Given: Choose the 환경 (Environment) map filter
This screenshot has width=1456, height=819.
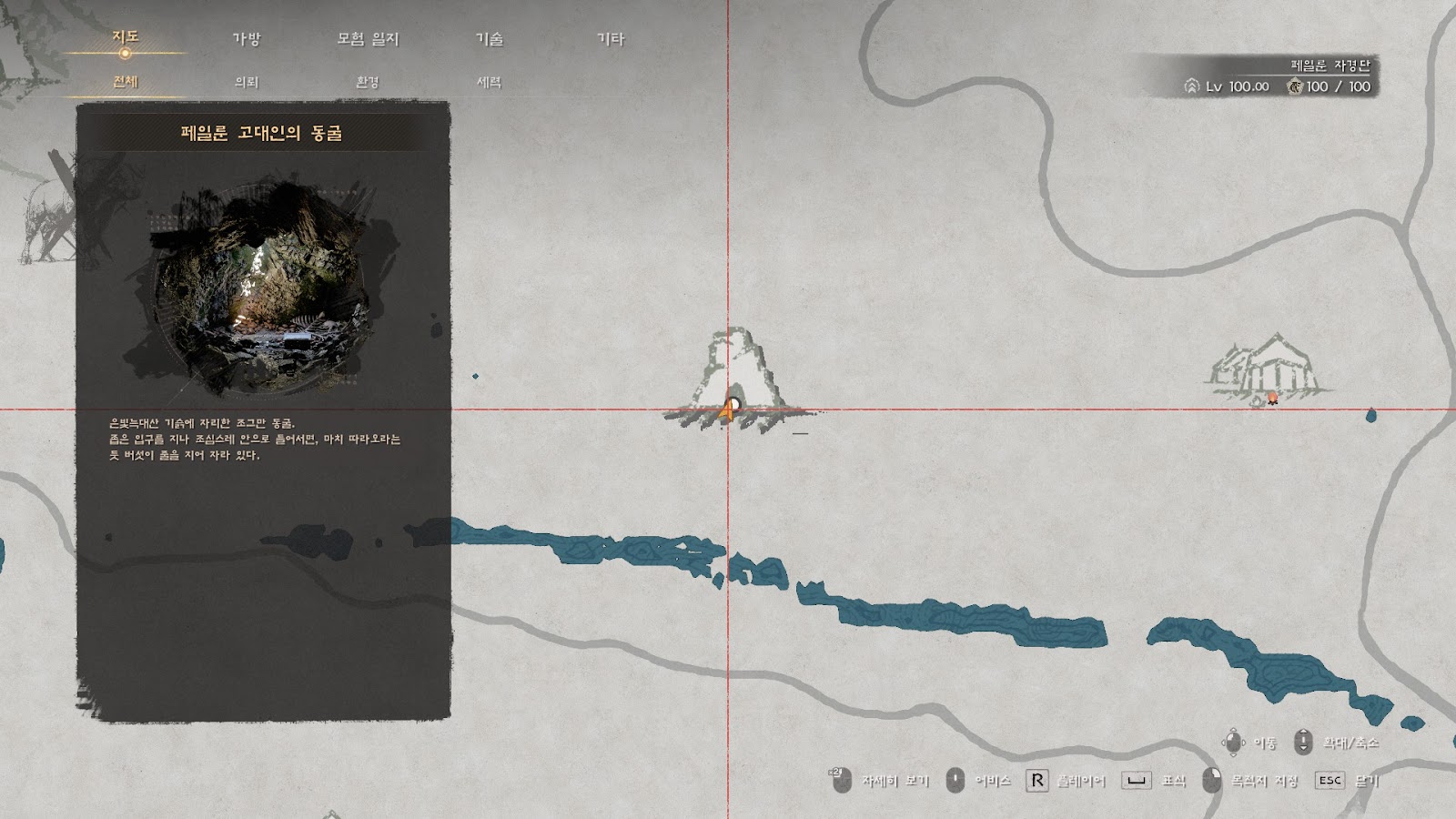Looking at the screenshot, I should 368,82.
